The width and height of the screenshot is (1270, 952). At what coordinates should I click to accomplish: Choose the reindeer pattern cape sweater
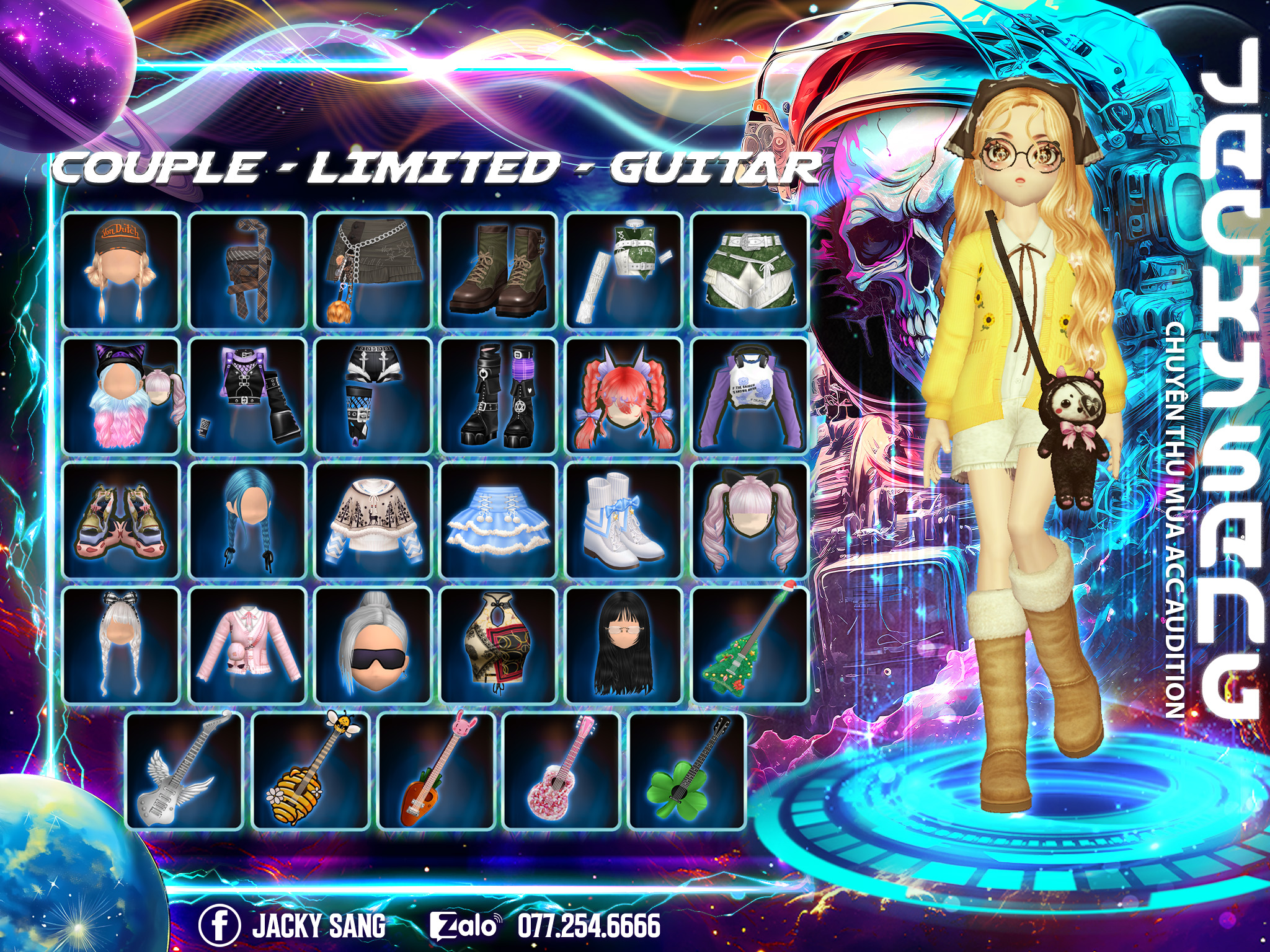tap(373, 521)
